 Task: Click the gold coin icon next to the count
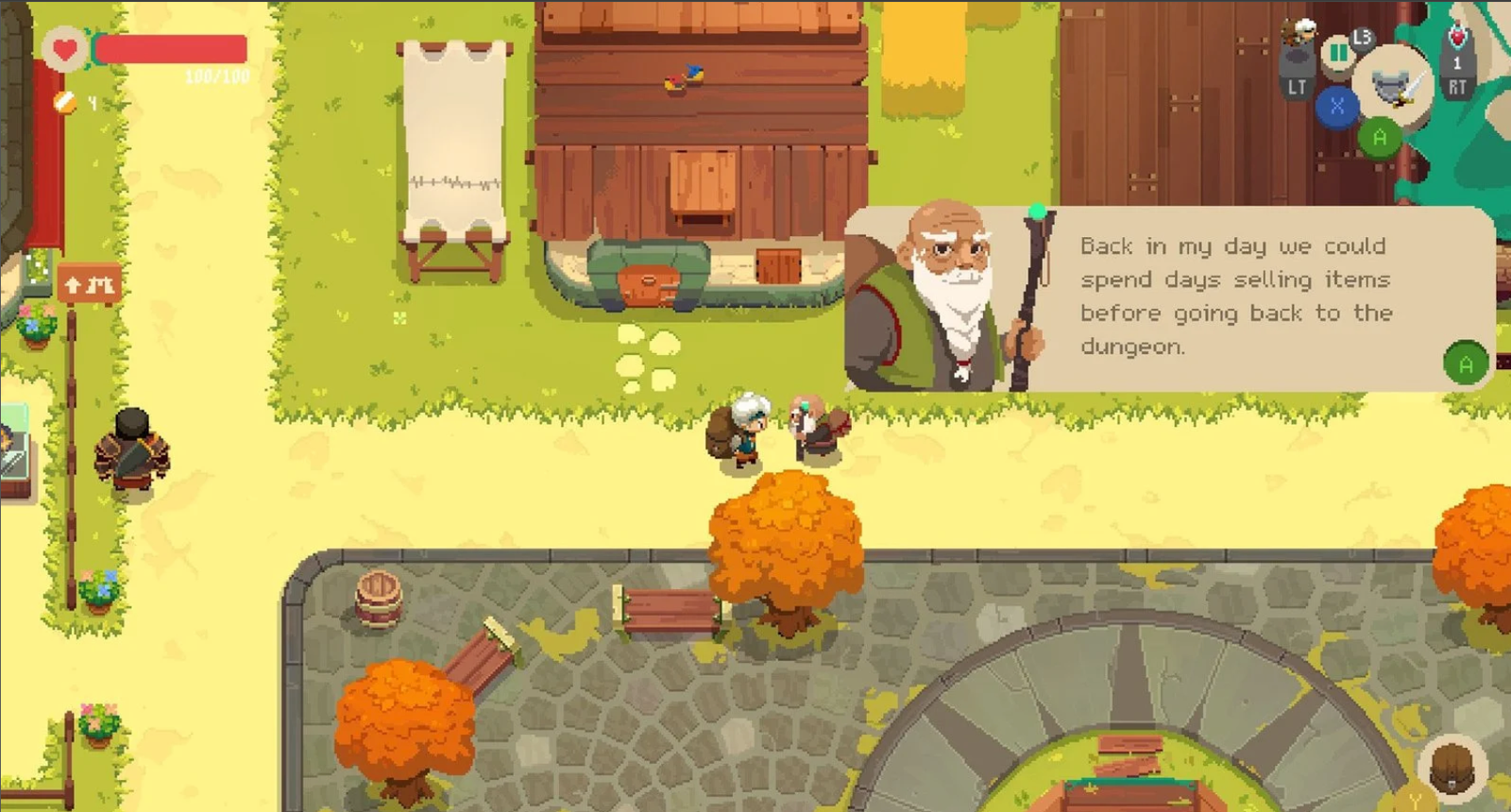click(x=64, y=102)
